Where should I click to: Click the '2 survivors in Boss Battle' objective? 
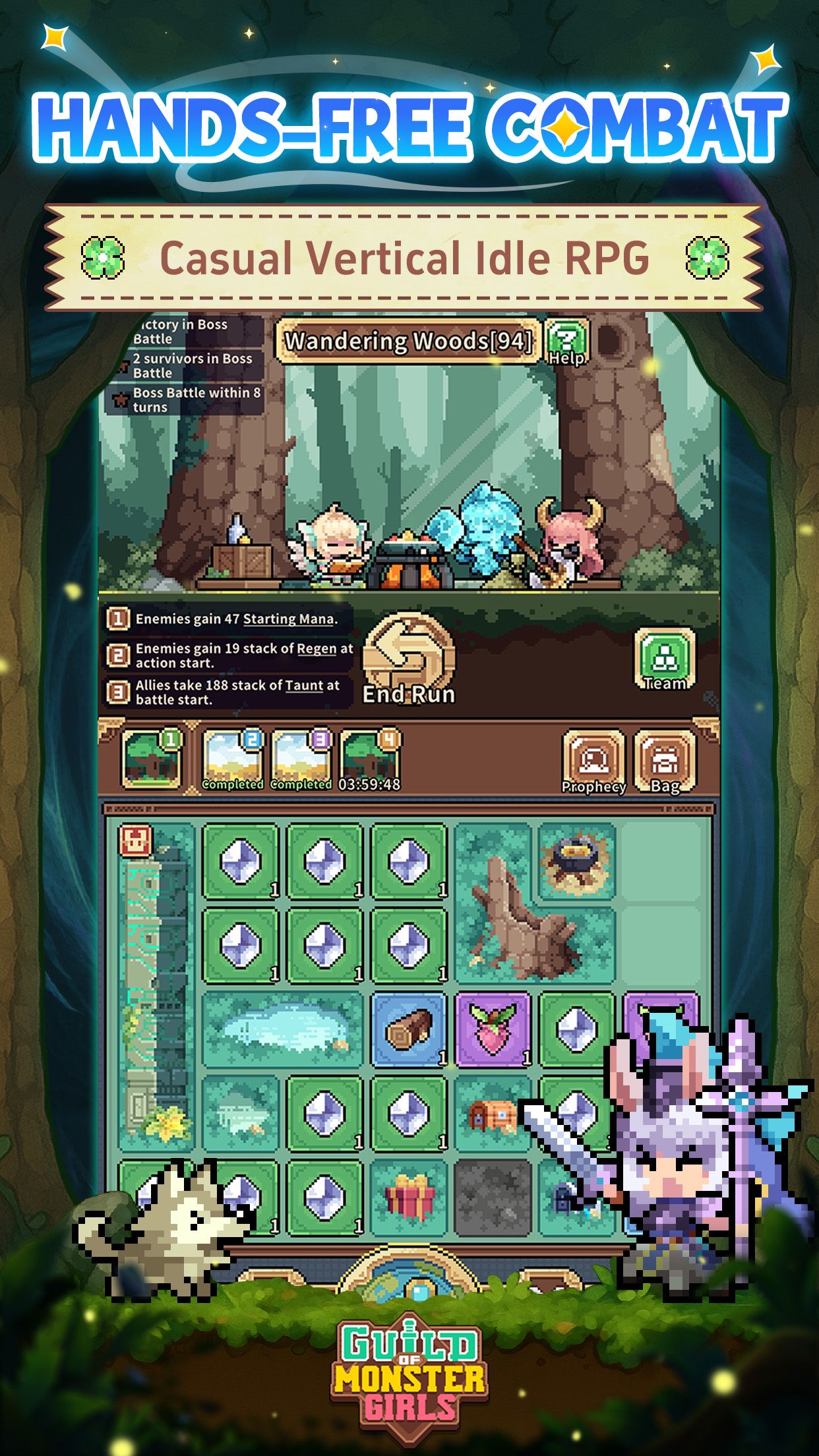click(x=191, y=366)
